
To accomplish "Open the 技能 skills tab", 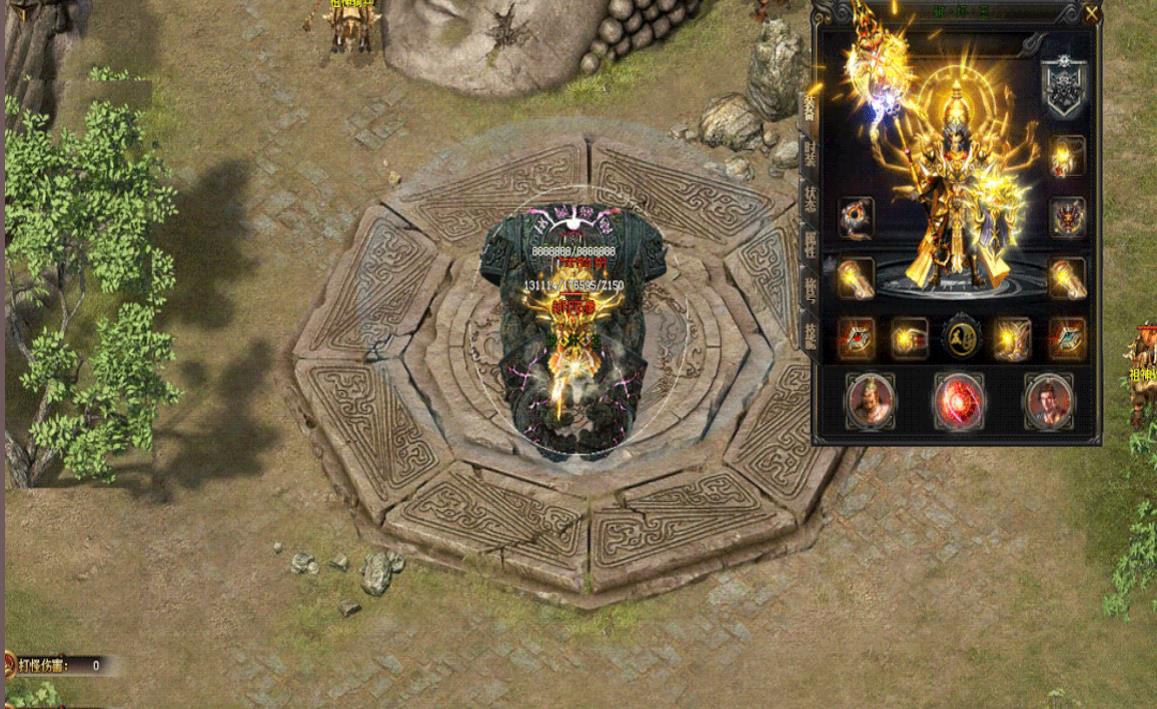I will (x=807, y=331).
